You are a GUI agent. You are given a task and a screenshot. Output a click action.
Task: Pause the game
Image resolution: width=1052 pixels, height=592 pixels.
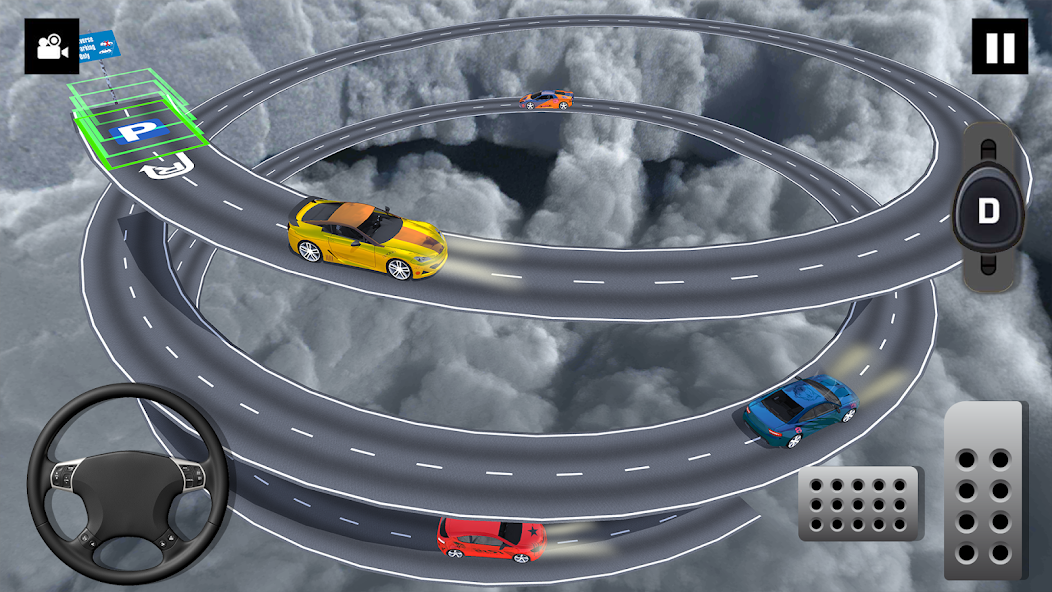pos(999,46)
